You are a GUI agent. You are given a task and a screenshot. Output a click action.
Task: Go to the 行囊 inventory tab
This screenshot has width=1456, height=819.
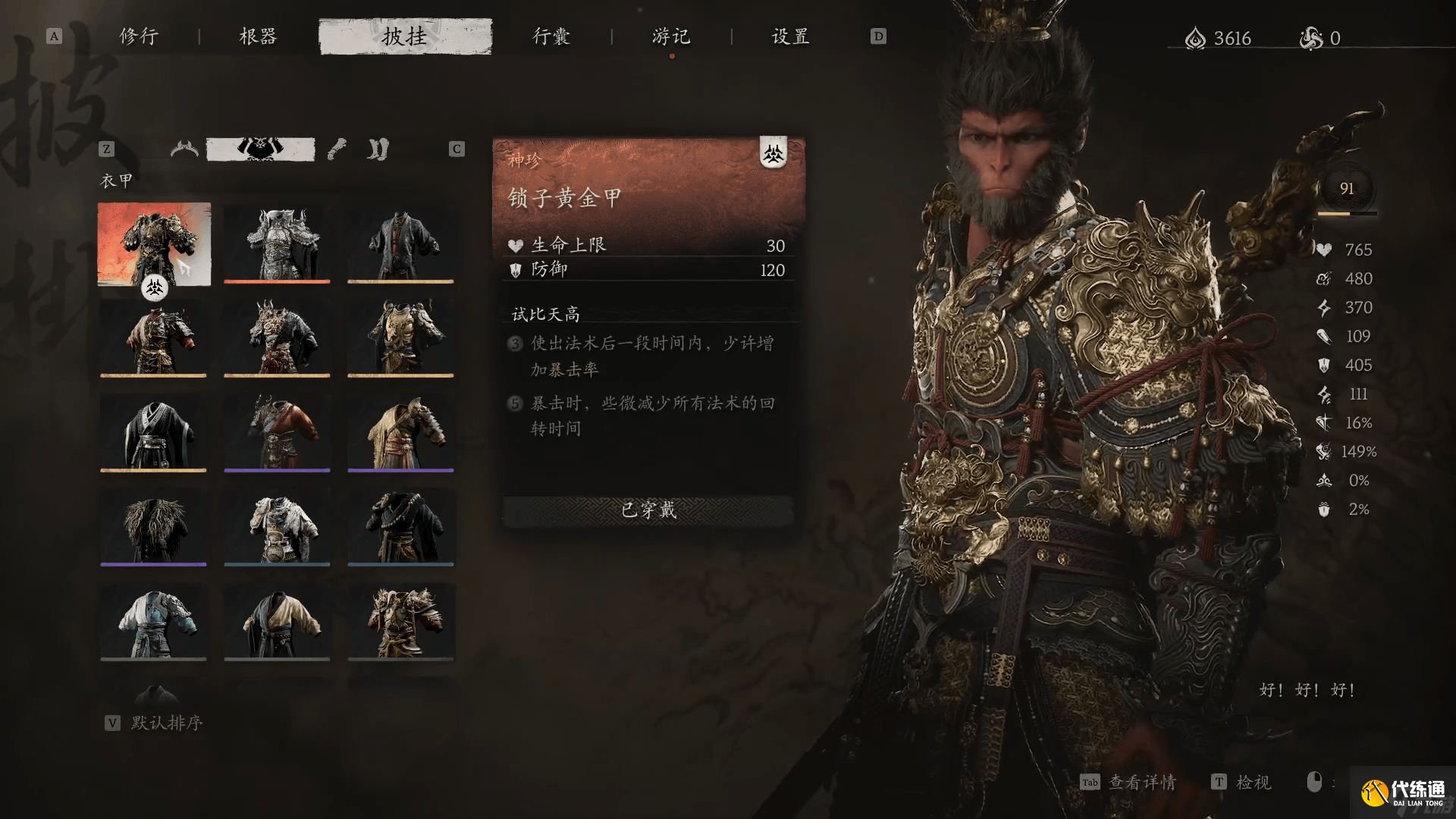551,36
